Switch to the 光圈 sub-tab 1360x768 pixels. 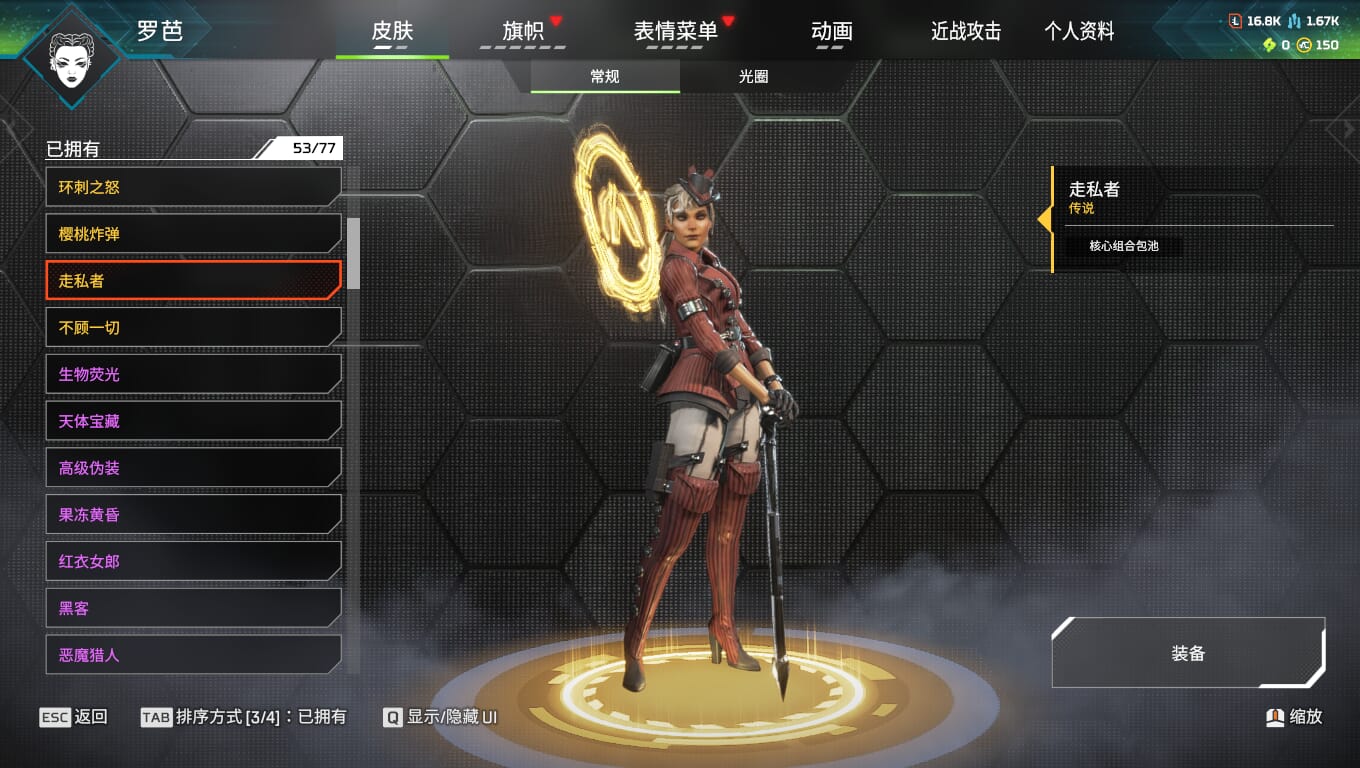point(753,77)
